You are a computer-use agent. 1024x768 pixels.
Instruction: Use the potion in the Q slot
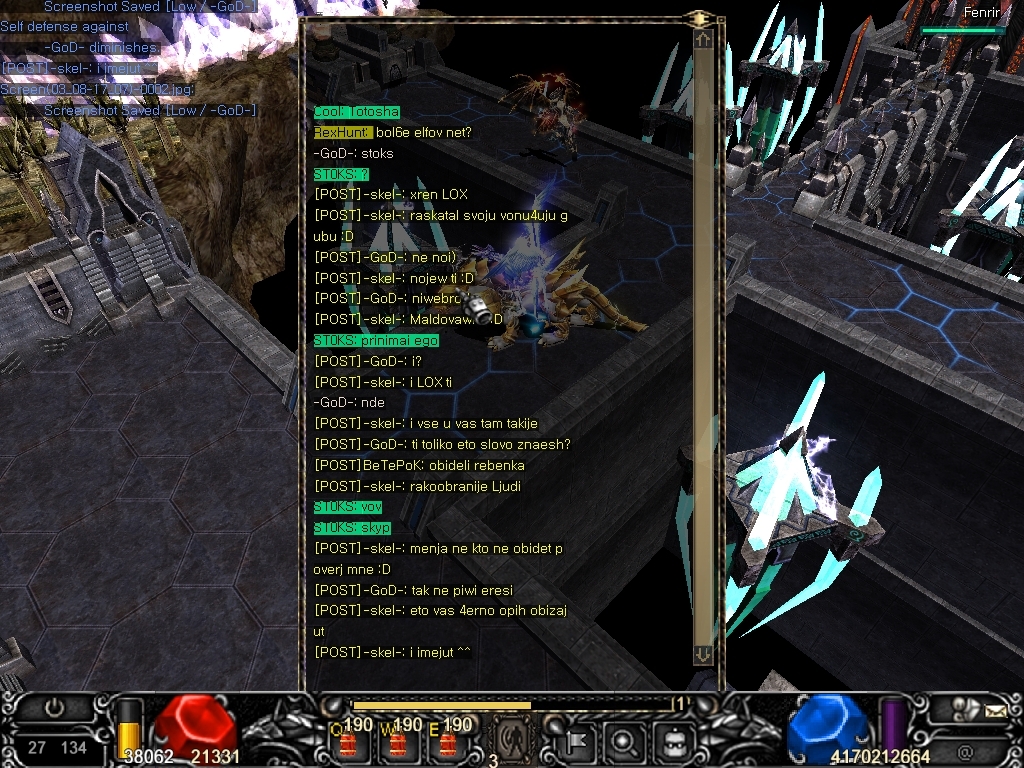pyautogui.click(x=349, y=742)
